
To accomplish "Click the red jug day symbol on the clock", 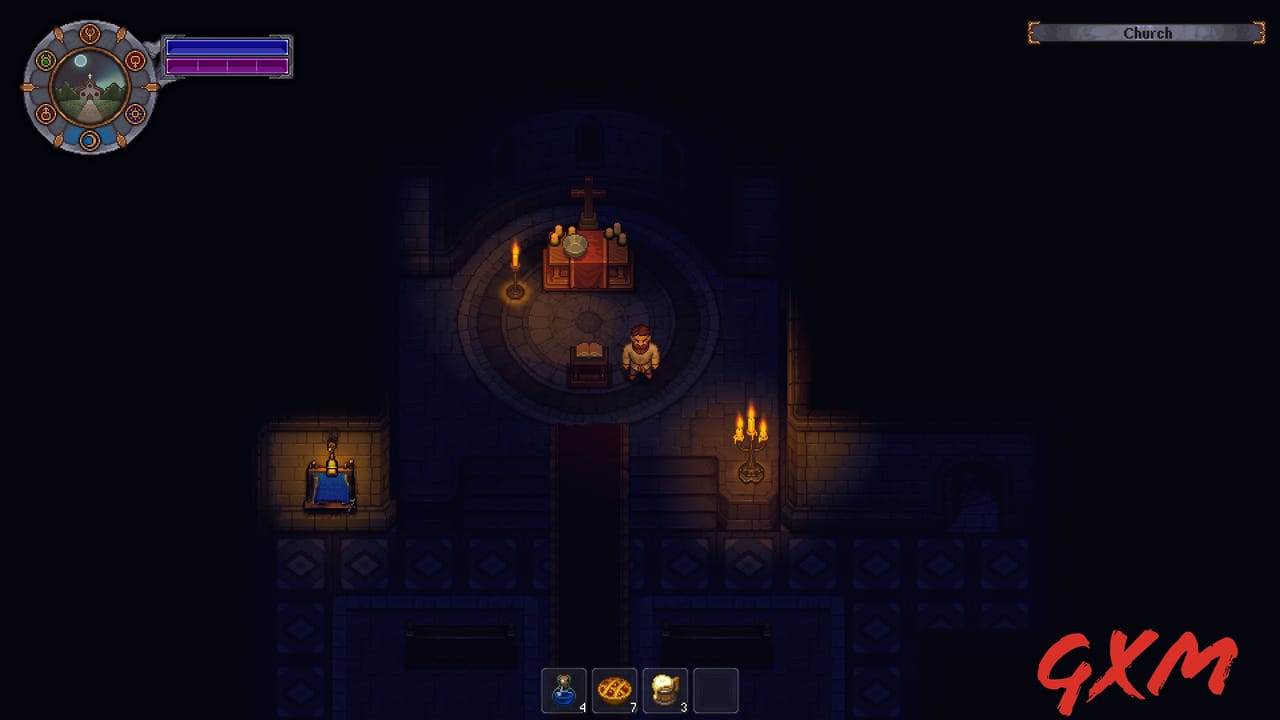I will (x=46, y=113).
